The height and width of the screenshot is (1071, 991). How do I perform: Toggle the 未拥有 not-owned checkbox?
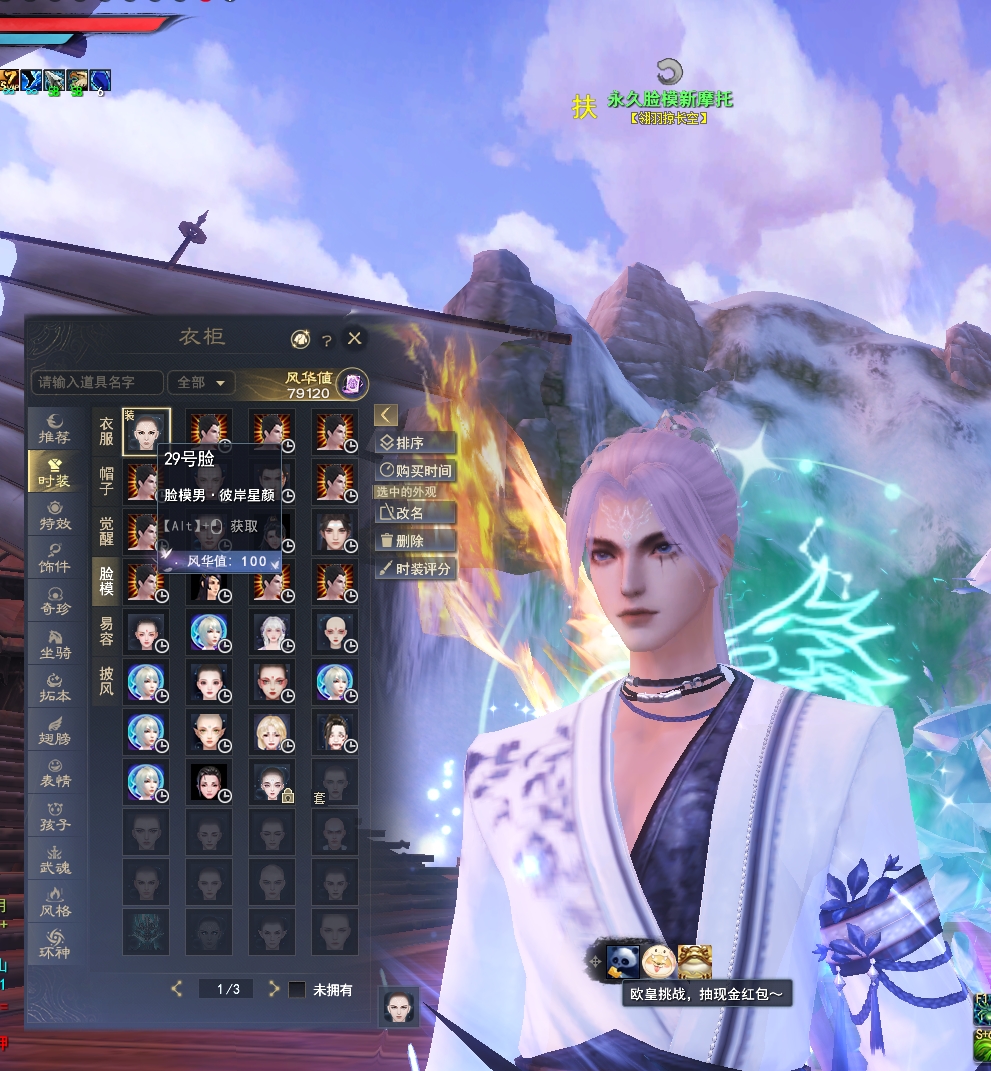click(x=297, y=989)
